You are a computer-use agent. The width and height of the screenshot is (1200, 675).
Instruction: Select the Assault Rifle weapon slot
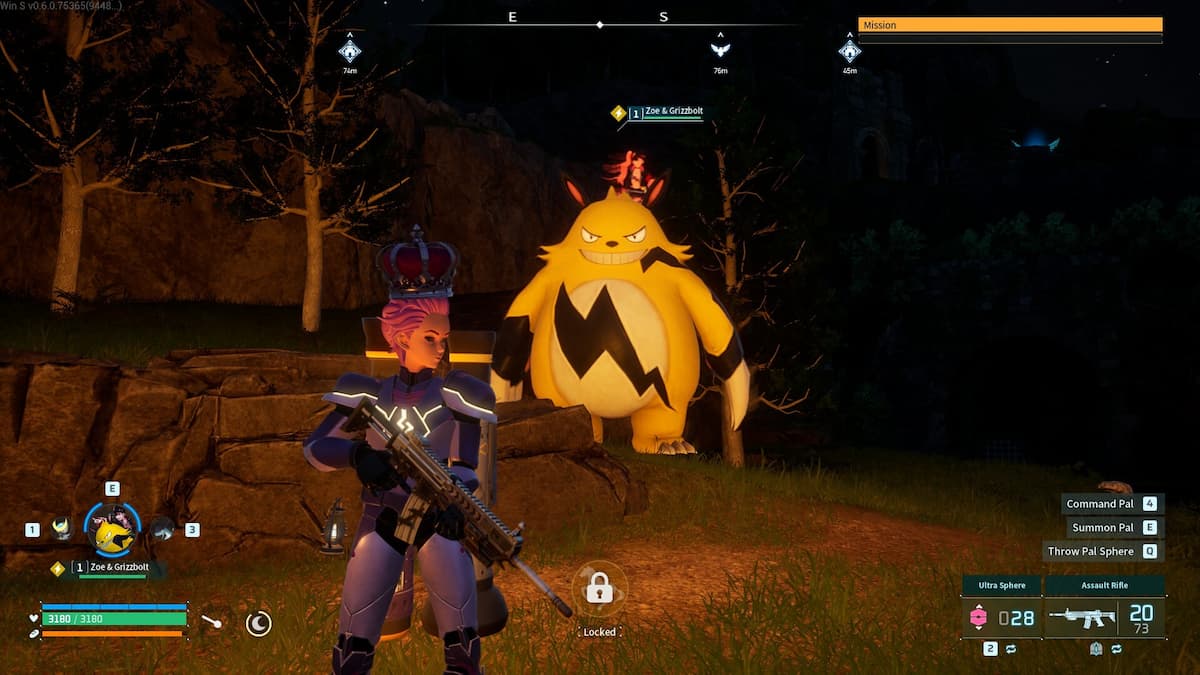(1104, 617)
